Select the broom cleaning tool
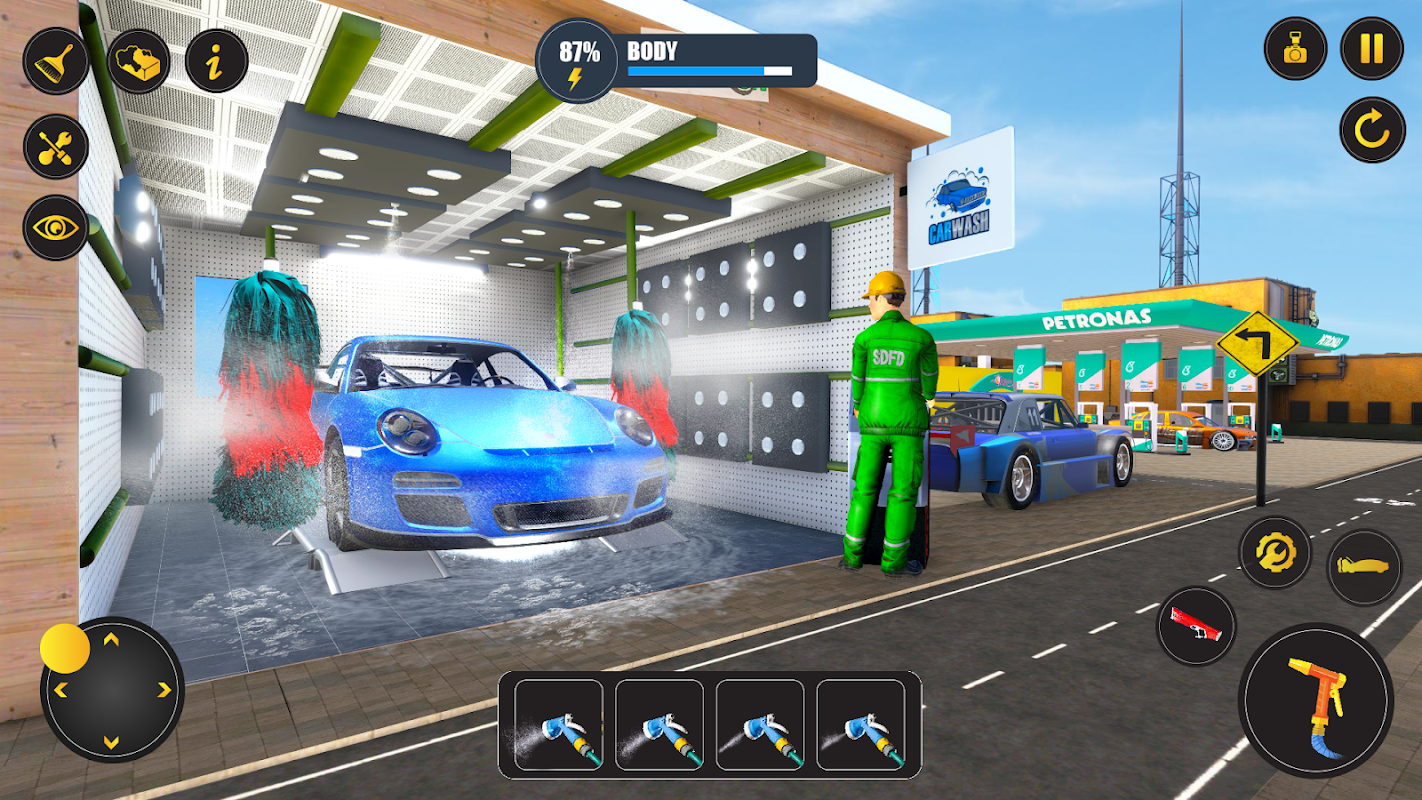The image size is (1422, 800). [55, 61]
